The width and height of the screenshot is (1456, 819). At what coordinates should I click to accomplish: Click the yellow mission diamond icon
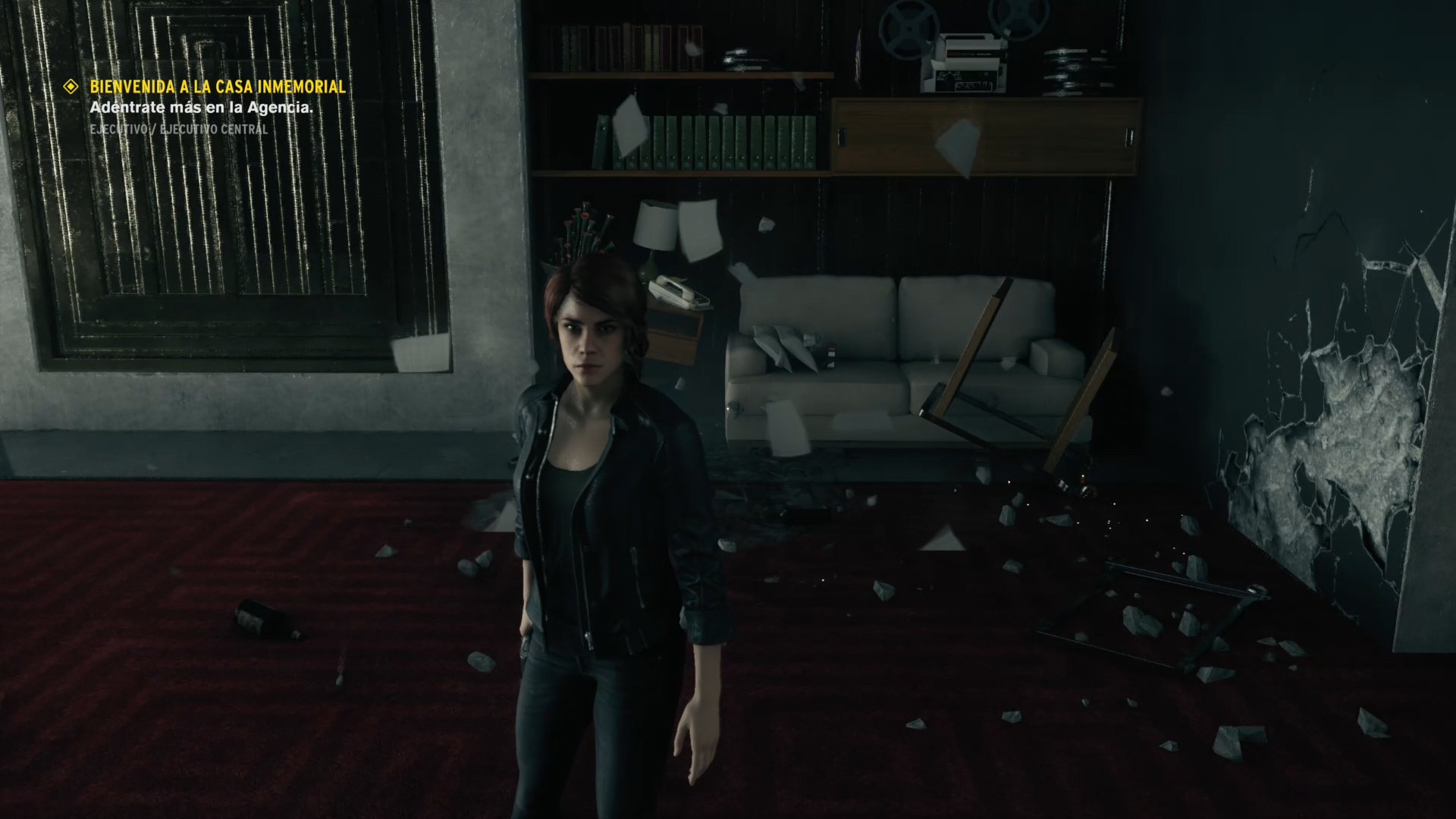click(71, 86)
